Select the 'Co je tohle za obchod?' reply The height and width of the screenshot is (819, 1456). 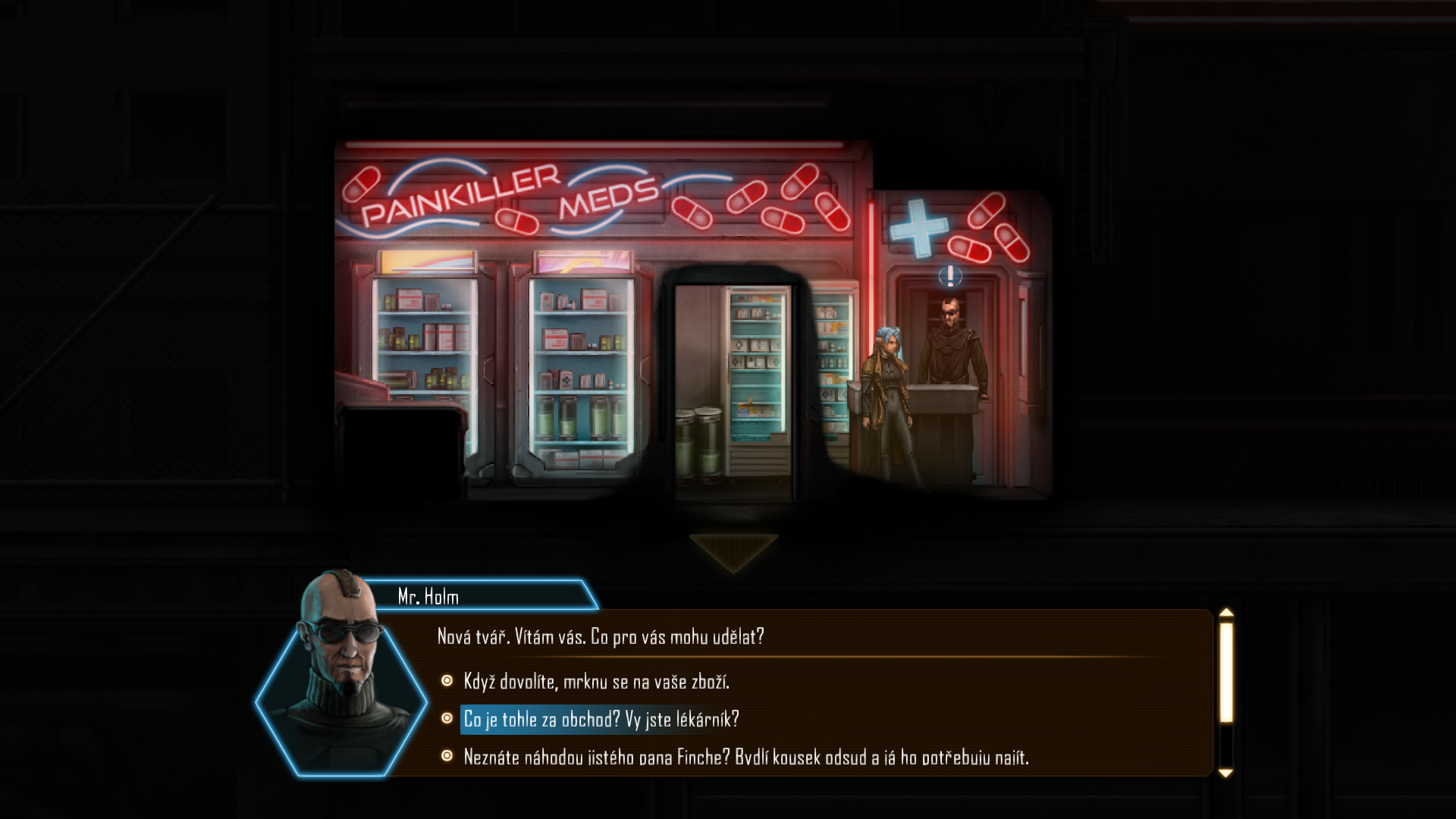pos(601,719)
